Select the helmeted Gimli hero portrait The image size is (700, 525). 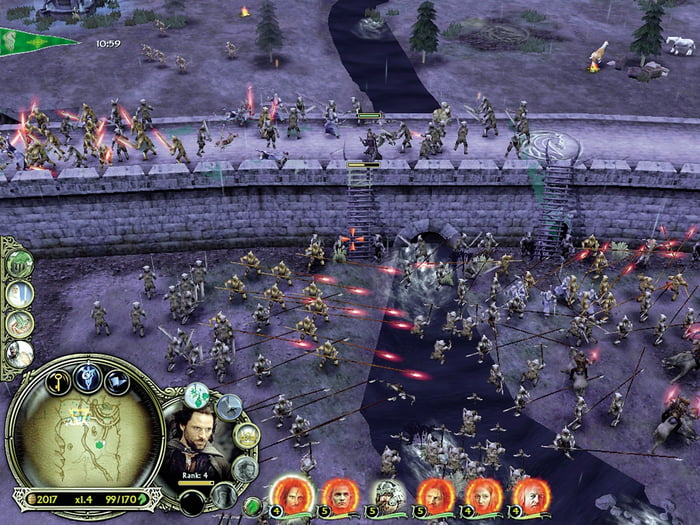coord(388,493)
